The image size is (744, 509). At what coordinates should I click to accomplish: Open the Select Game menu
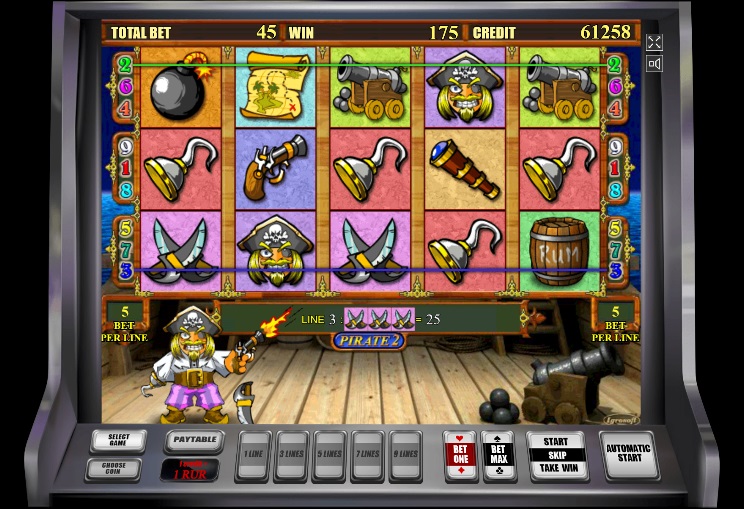[x=118, y=440]
